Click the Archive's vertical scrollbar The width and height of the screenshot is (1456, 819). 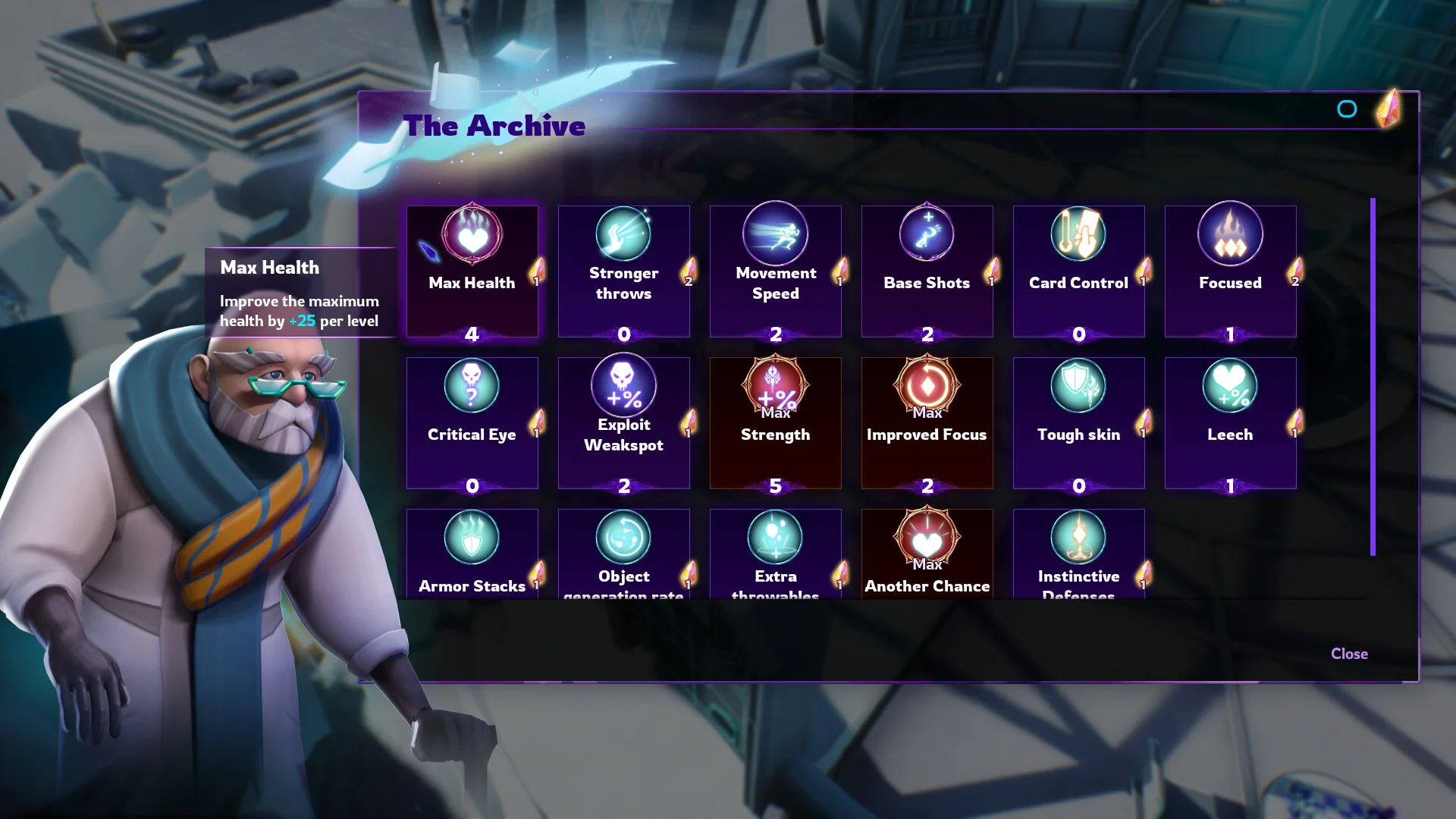point(1373,377)
